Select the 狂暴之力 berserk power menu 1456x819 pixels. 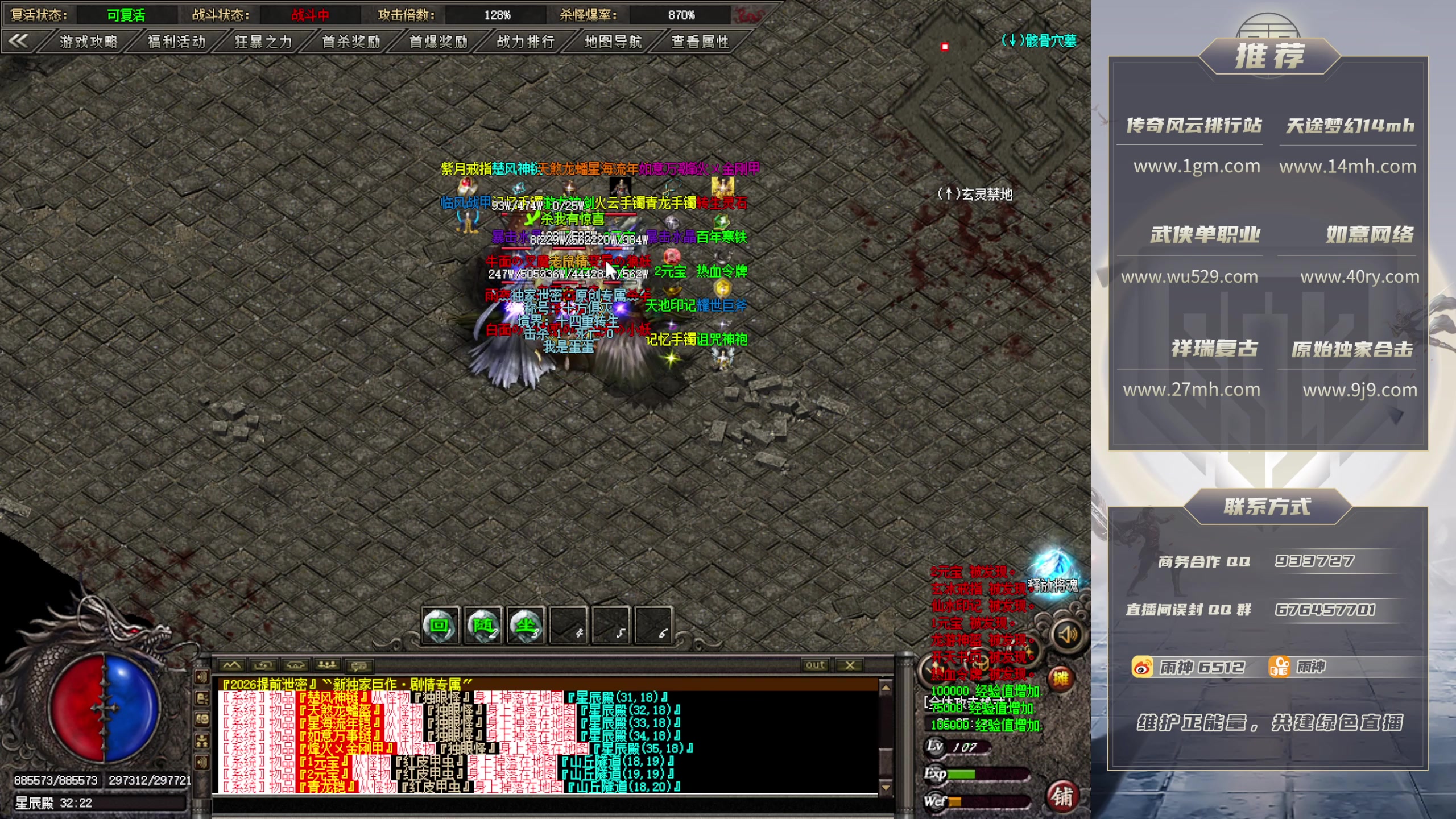tap(263, 42)
